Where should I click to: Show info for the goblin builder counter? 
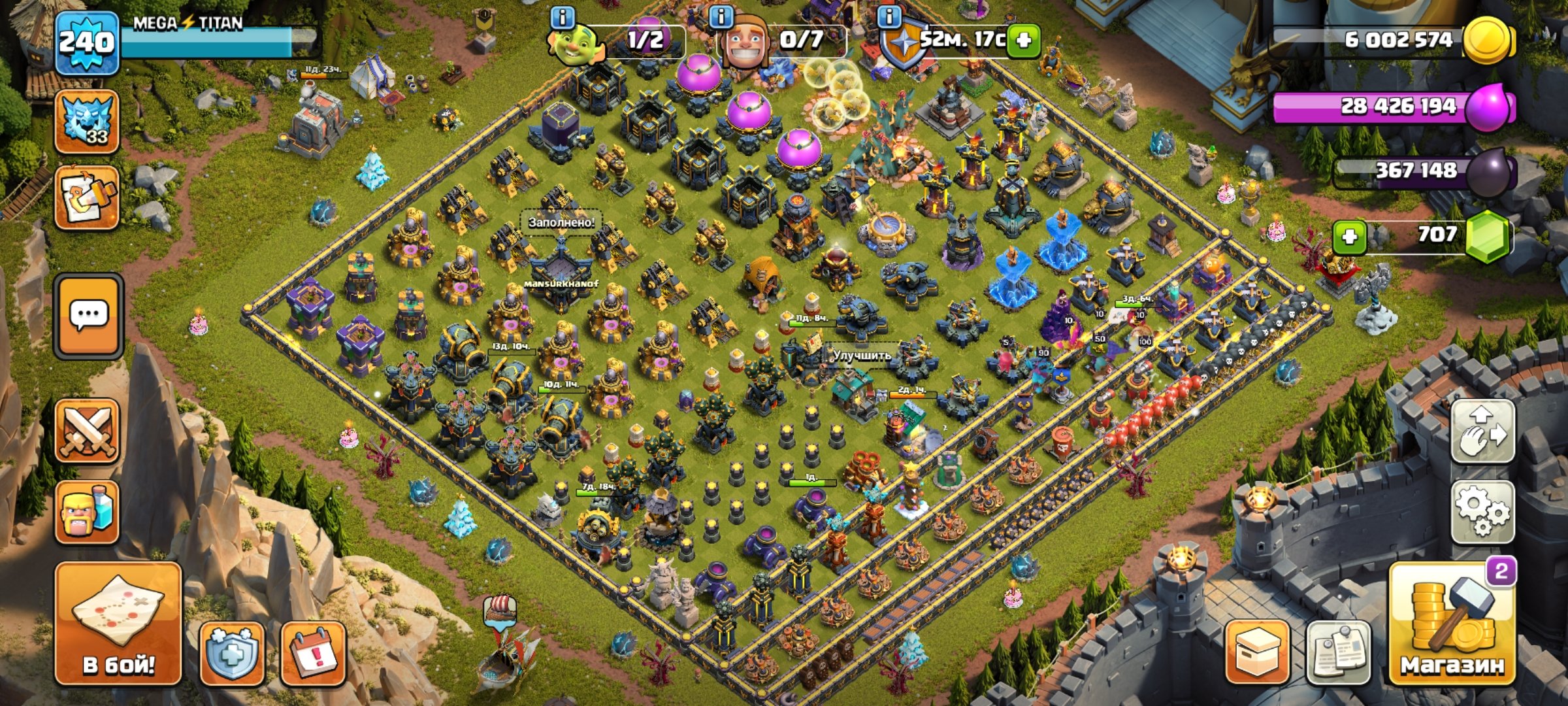pos(563,17)
